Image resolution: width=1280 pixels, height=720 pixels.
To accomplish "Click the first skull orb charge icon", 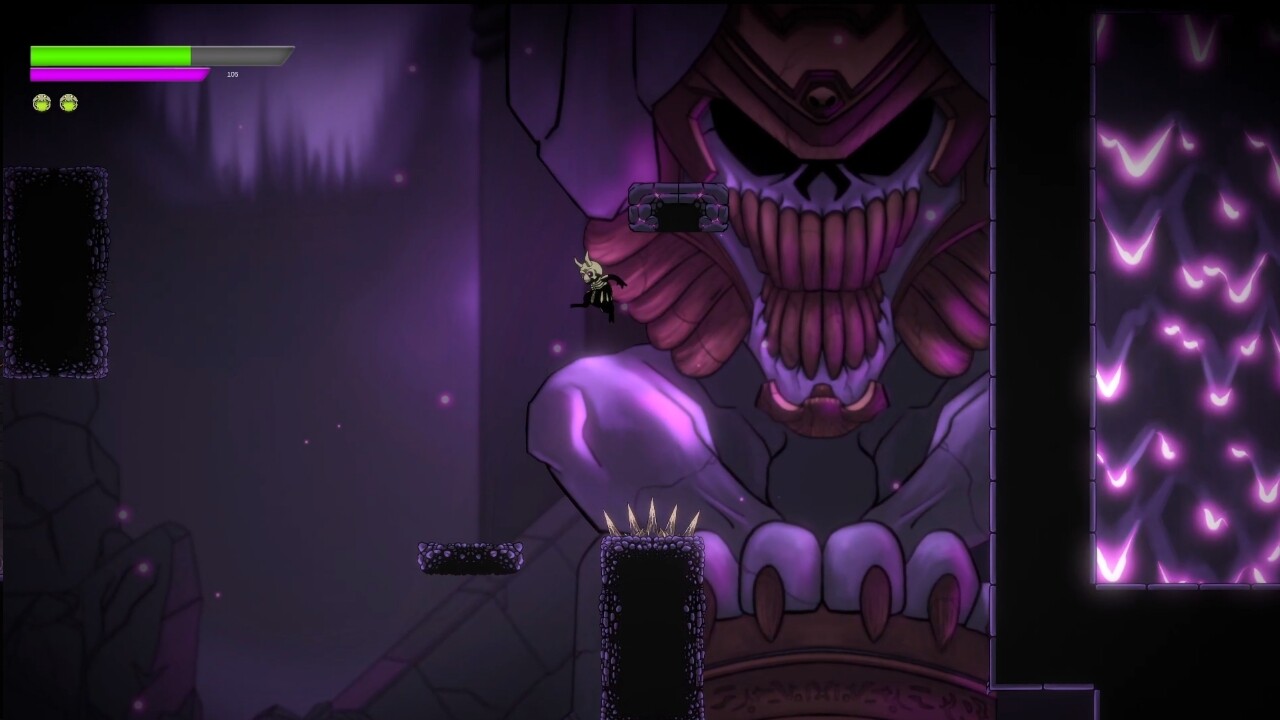I will 40,101.
